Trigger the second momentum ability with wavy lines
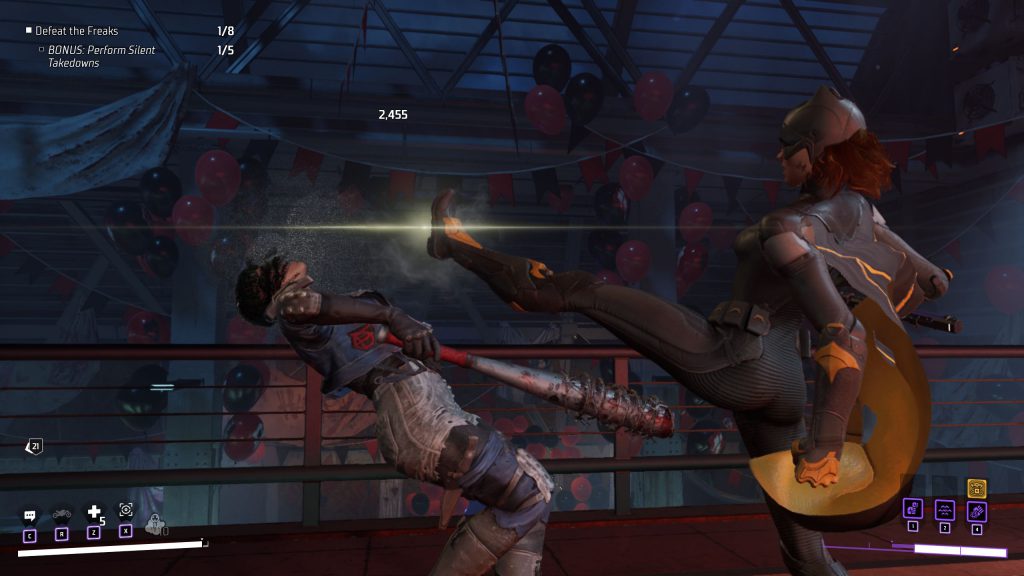 tap(944, 509)
